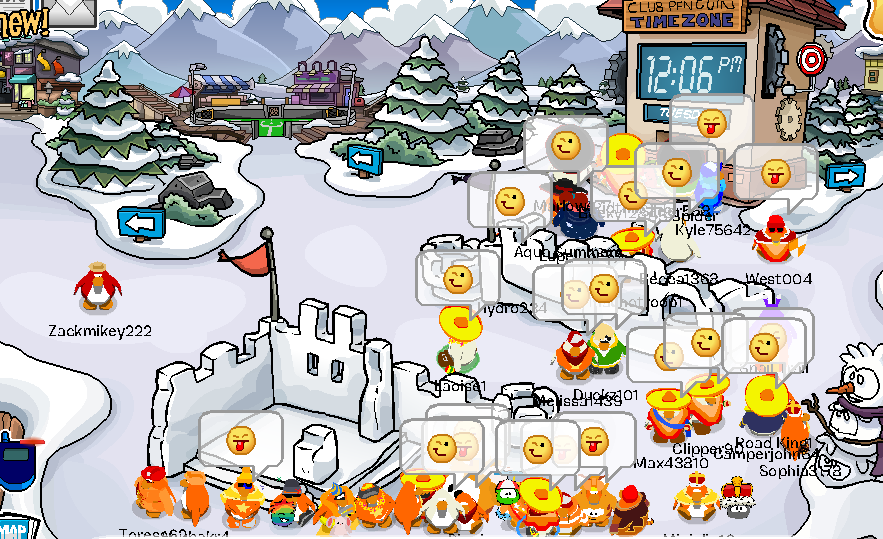This screenshot has height=539, width=883.
Task: Open the blue spy phone
Action: pyautogui.click(x=17, y=464)
